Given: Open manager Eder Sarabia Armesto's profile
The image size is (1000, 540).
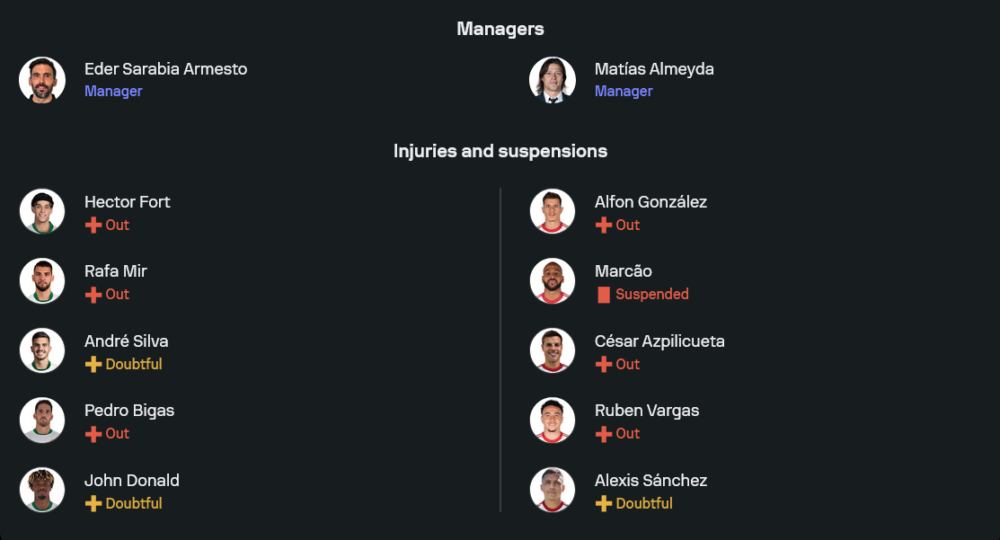Looking at the screenshot, I should 165,70.
